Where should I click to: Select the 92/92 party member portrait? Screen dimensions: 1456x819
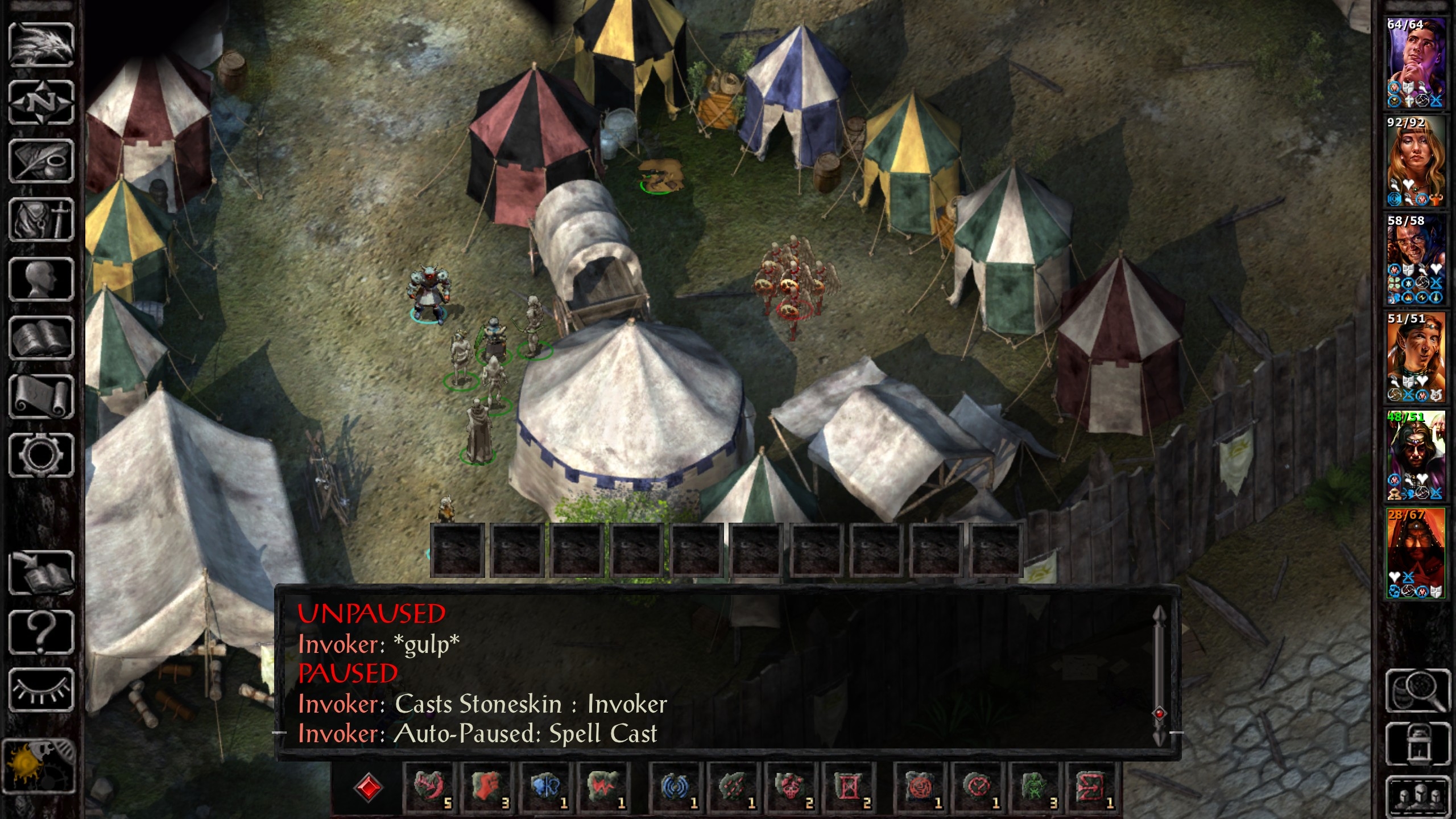coord(1416,160)
